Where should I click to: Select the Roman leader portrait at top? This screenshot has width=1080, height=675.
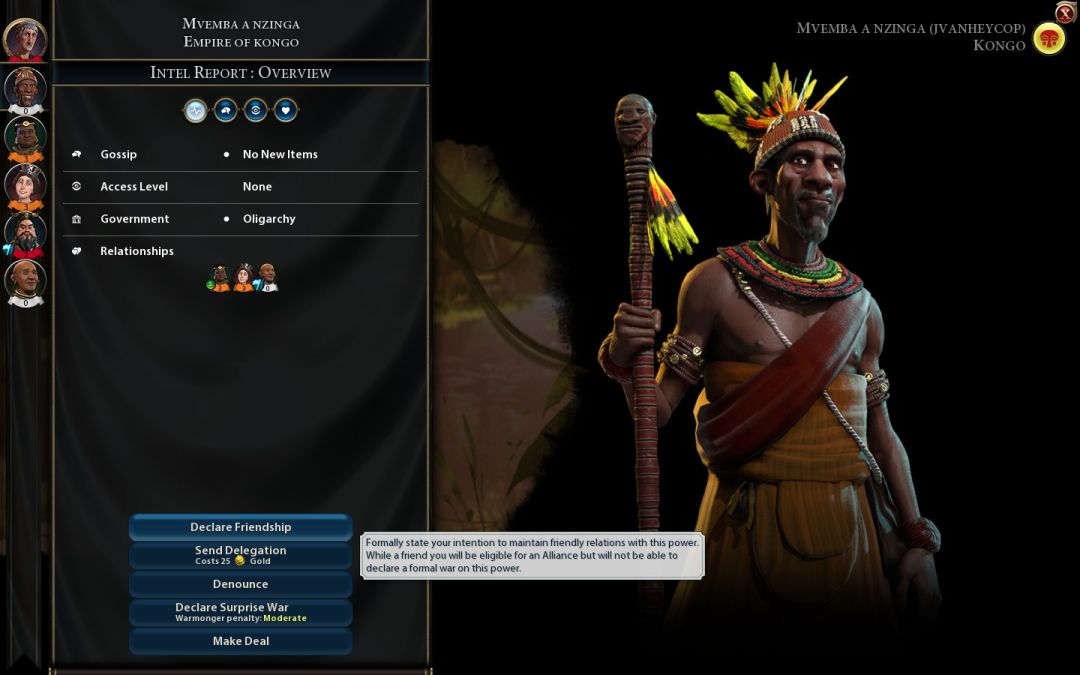click(24, 38)
